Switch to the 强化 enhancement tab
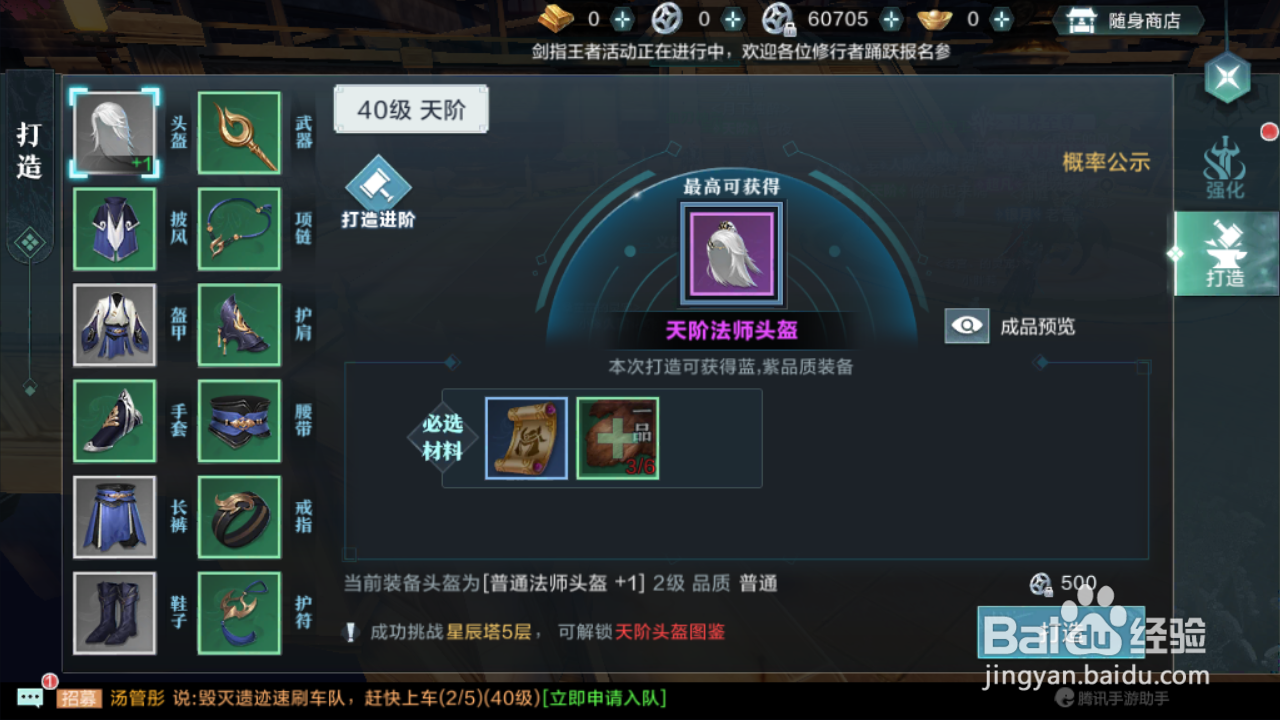 [1227, 170]
